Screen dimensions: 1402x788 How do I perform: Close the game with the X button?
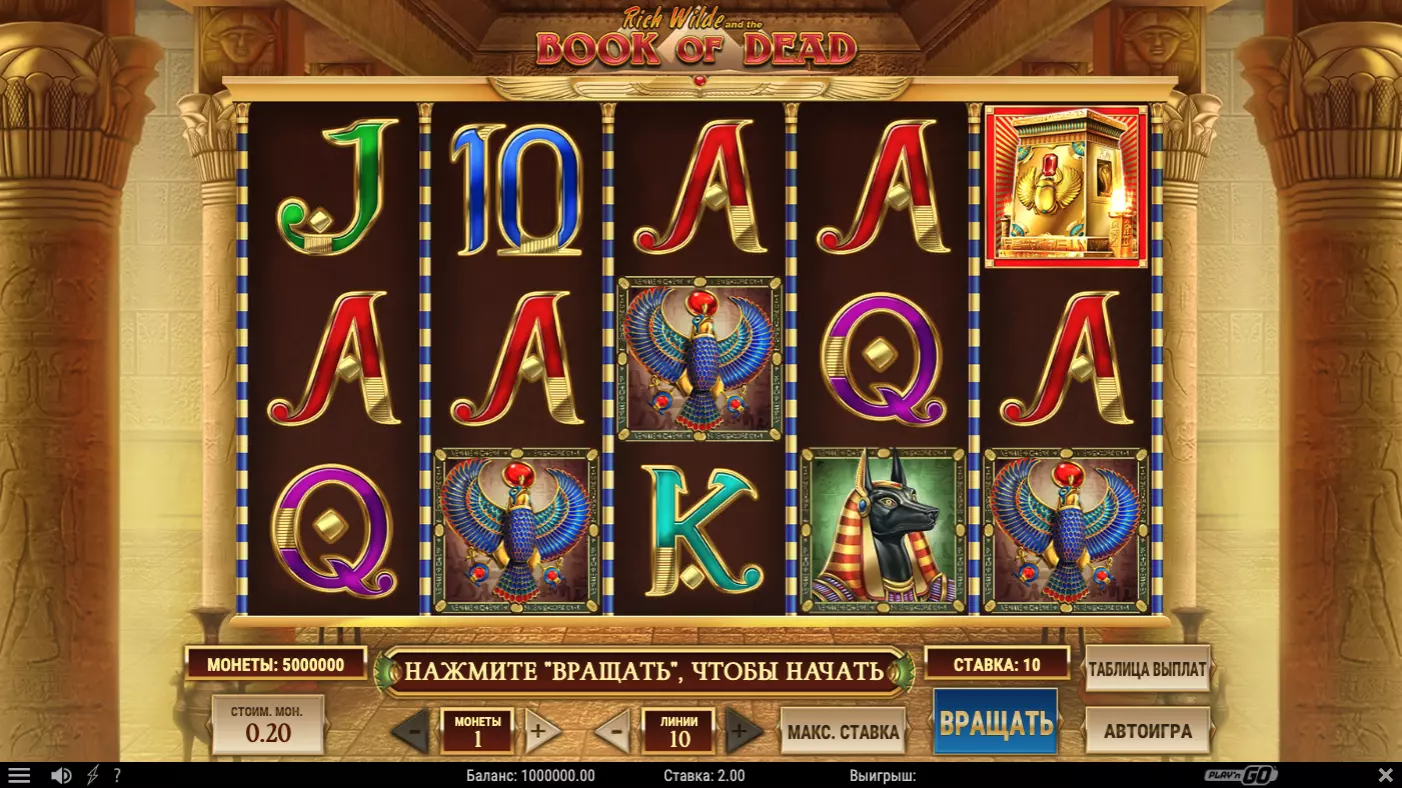[x=1385, y=775]
